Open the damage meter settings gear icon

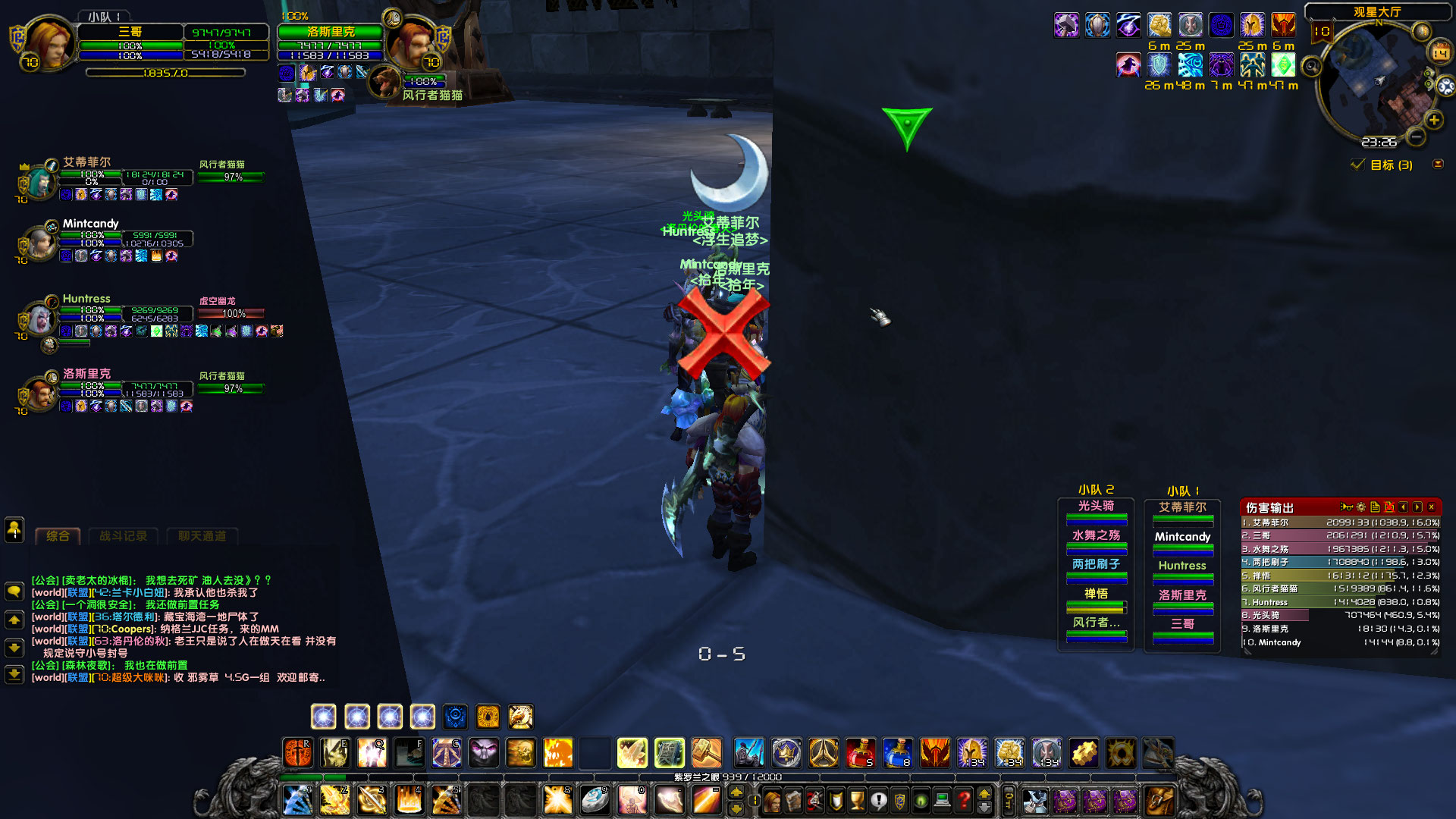click(1361, 507)
